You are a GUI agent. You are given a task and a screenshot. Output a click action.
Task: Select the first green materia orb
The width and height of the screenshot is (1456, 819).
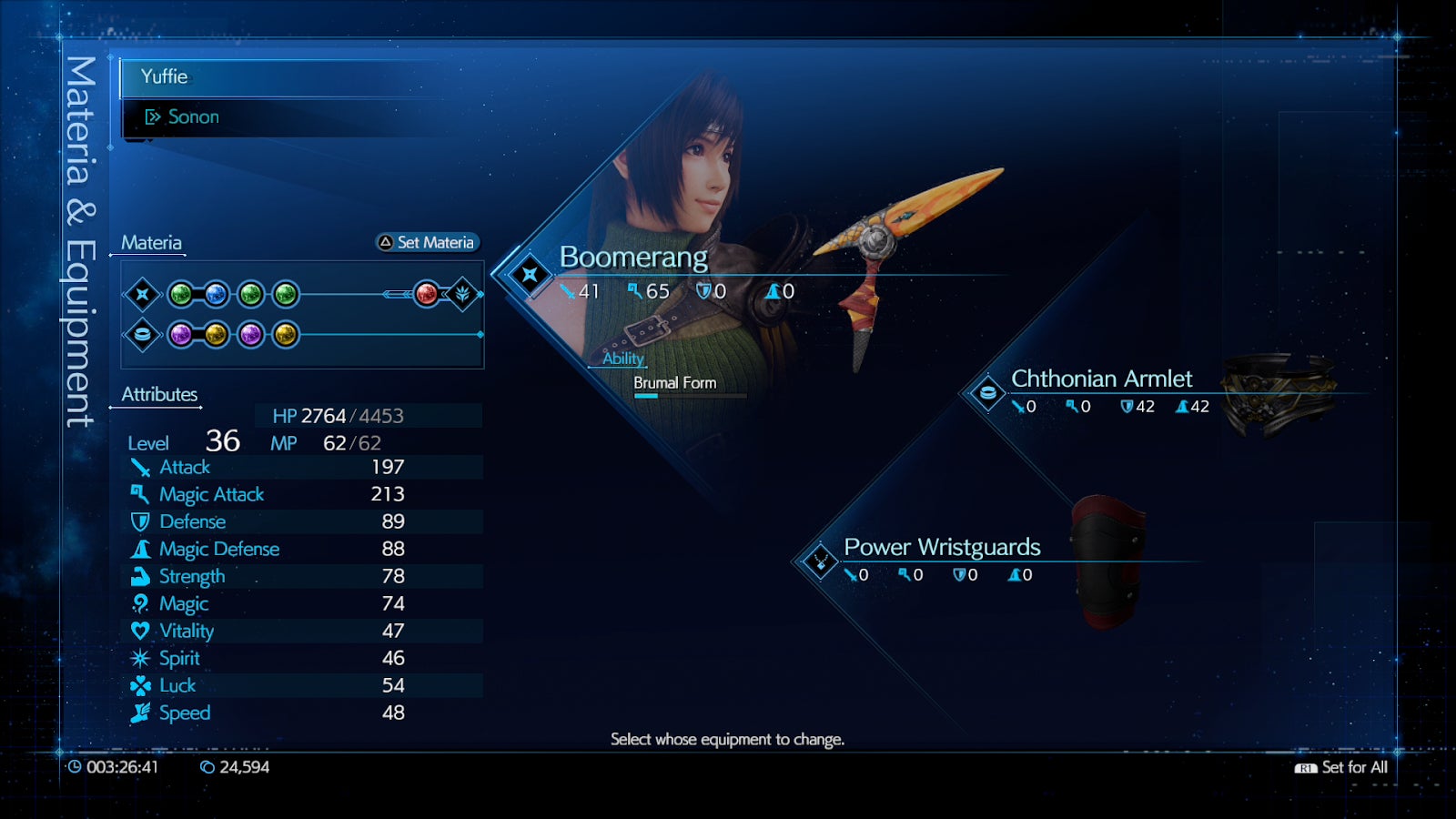179,295
